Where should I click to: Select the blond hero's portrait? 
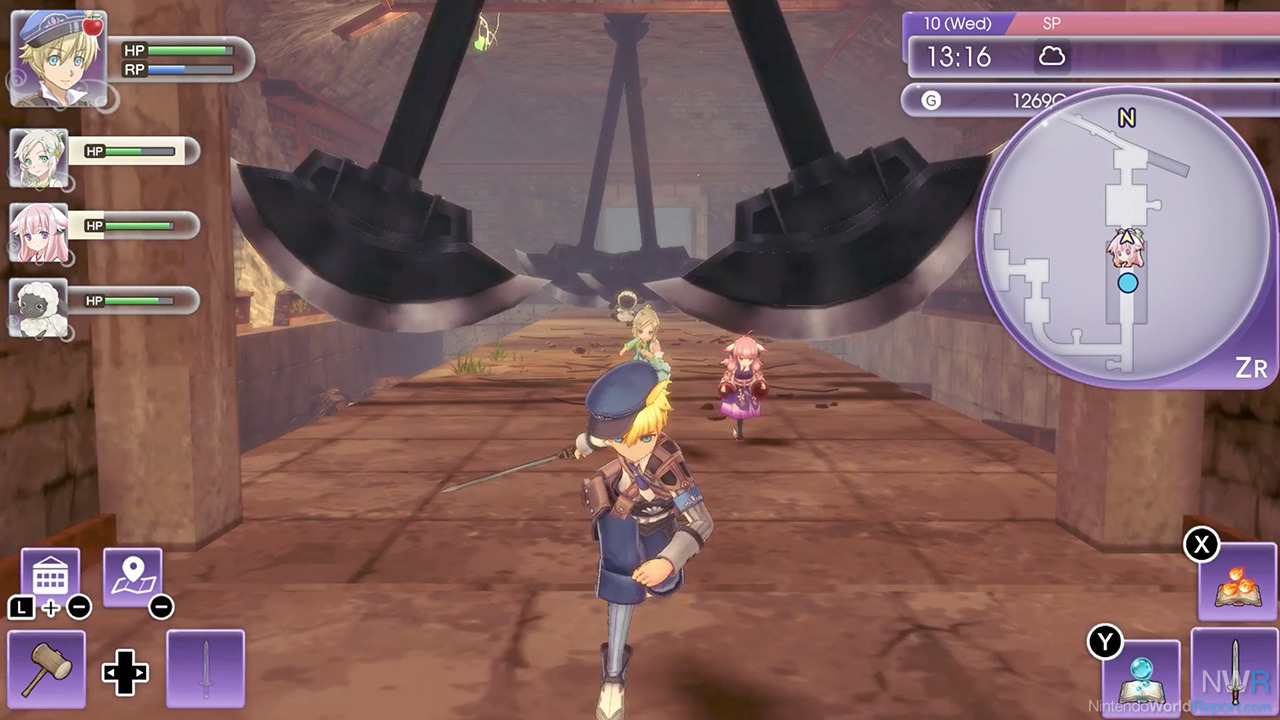coord(58,58)
